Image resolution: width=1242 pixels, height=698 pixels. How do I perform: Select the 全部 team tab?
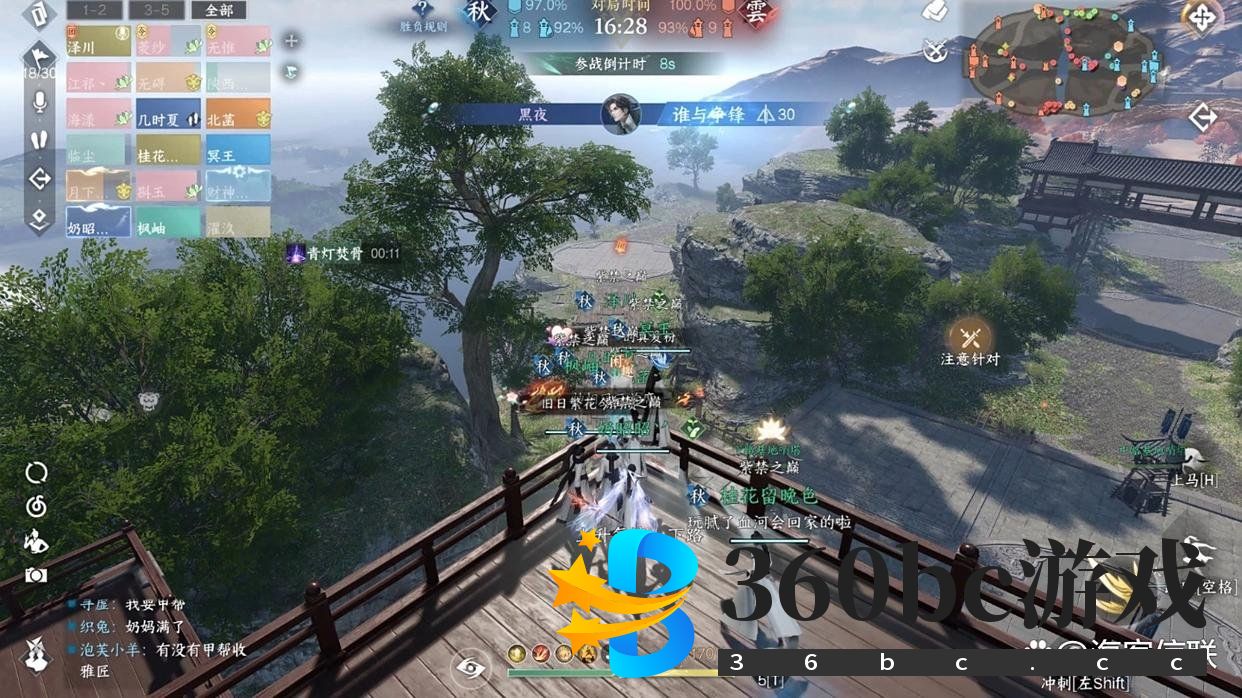(x=218, y=10)
